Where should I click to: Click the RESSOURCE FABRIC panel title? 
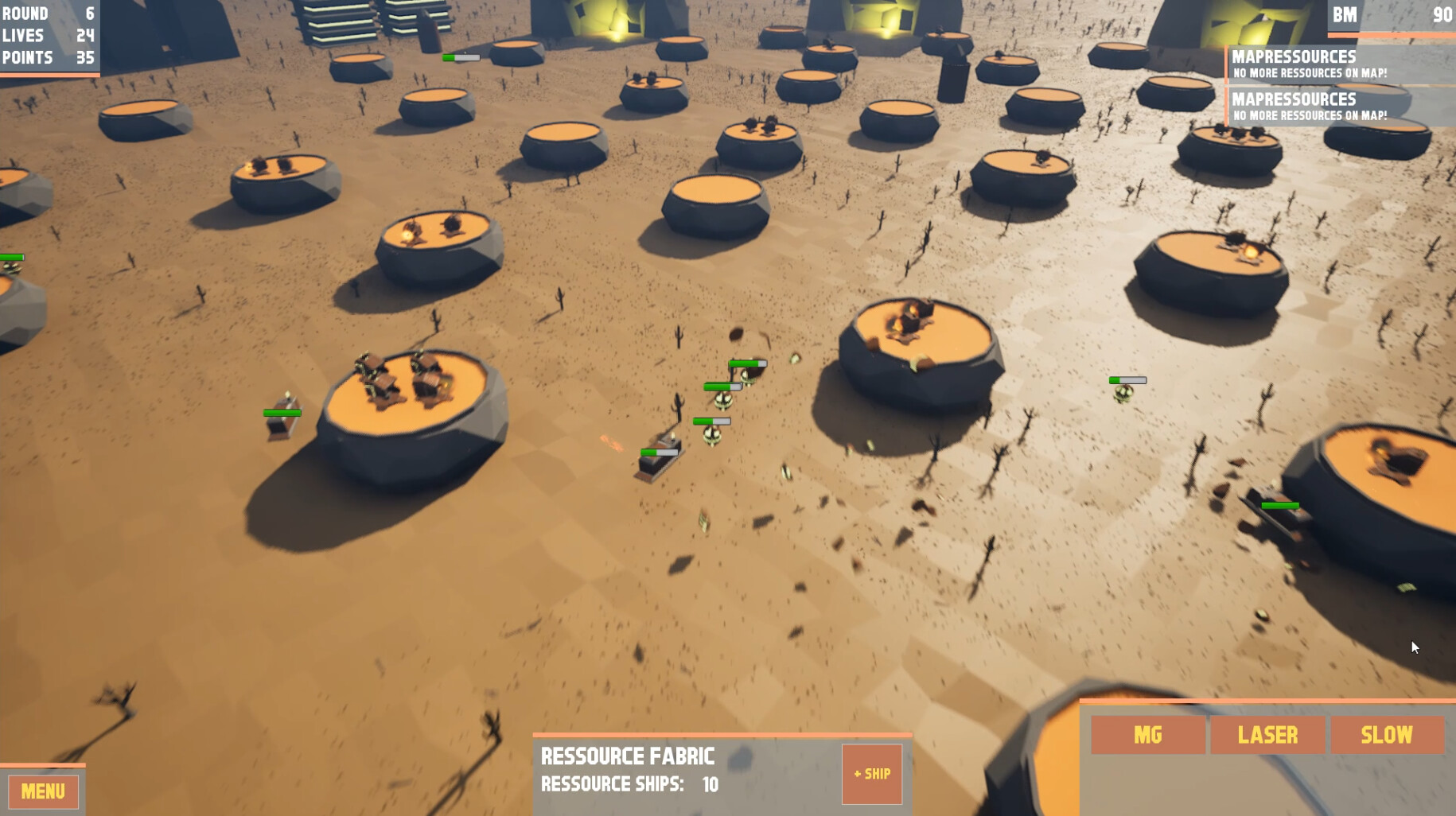[628, 756]
